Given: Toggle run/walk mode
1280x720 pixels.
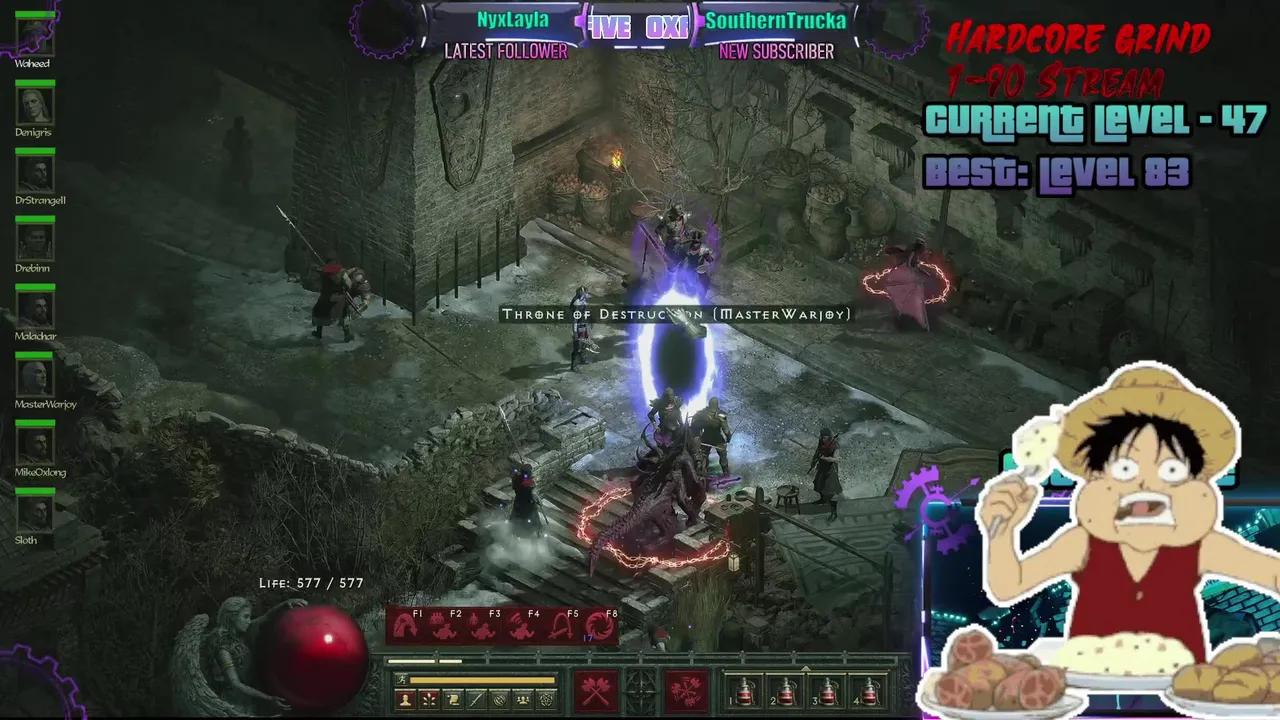Looking at the screenshot, I should pos(401,679).
